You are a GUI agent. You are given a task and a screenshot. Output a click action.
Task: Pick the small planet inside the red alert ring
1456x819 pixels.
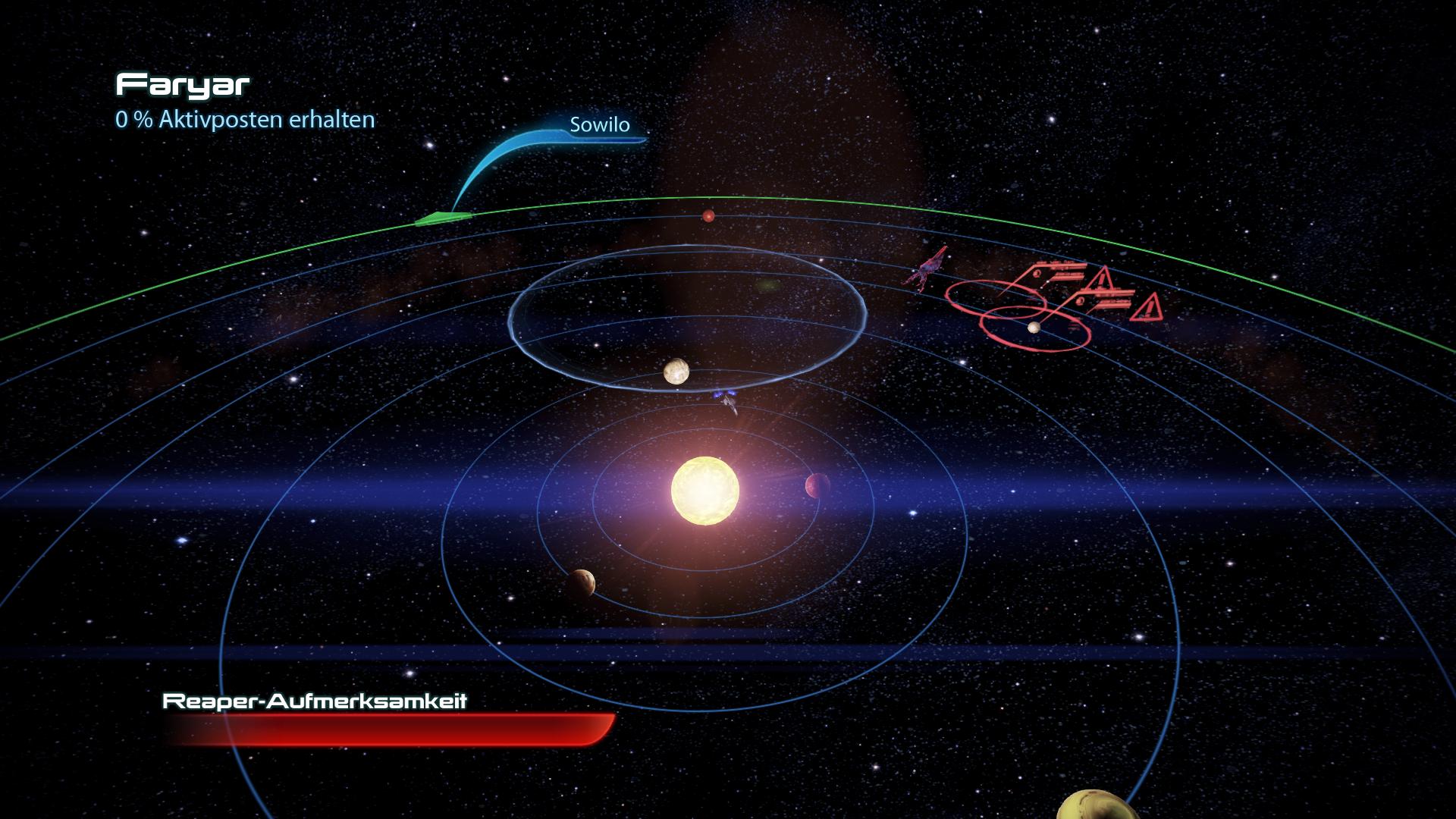[1033, 328]
